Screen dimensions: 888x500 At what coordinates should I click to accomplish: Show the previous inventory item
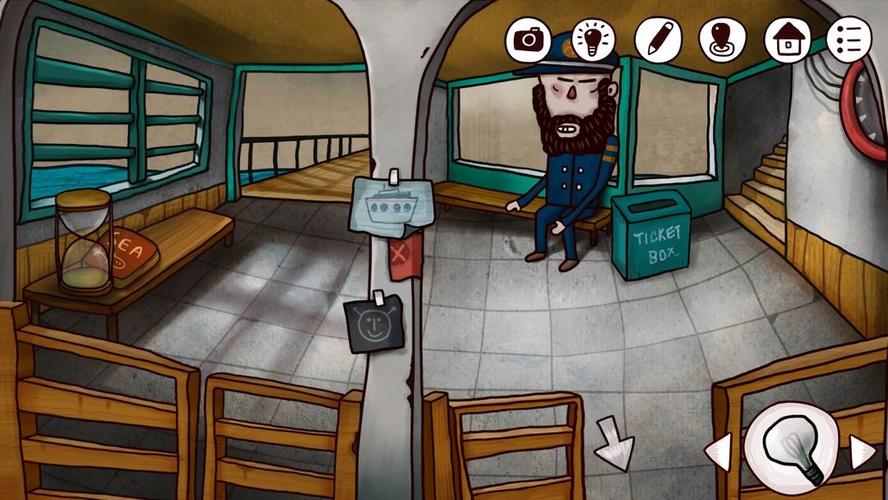pos(719,452)
